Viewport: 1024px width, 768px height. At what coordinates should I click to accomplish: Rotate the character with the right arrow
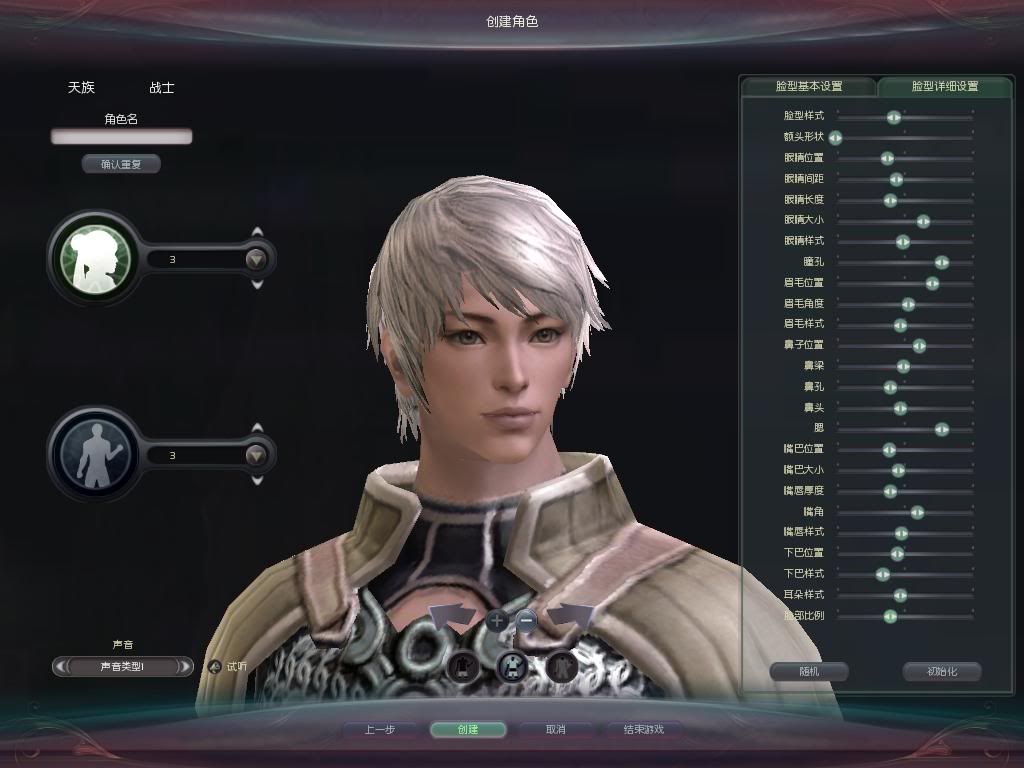tap(571, 614)
